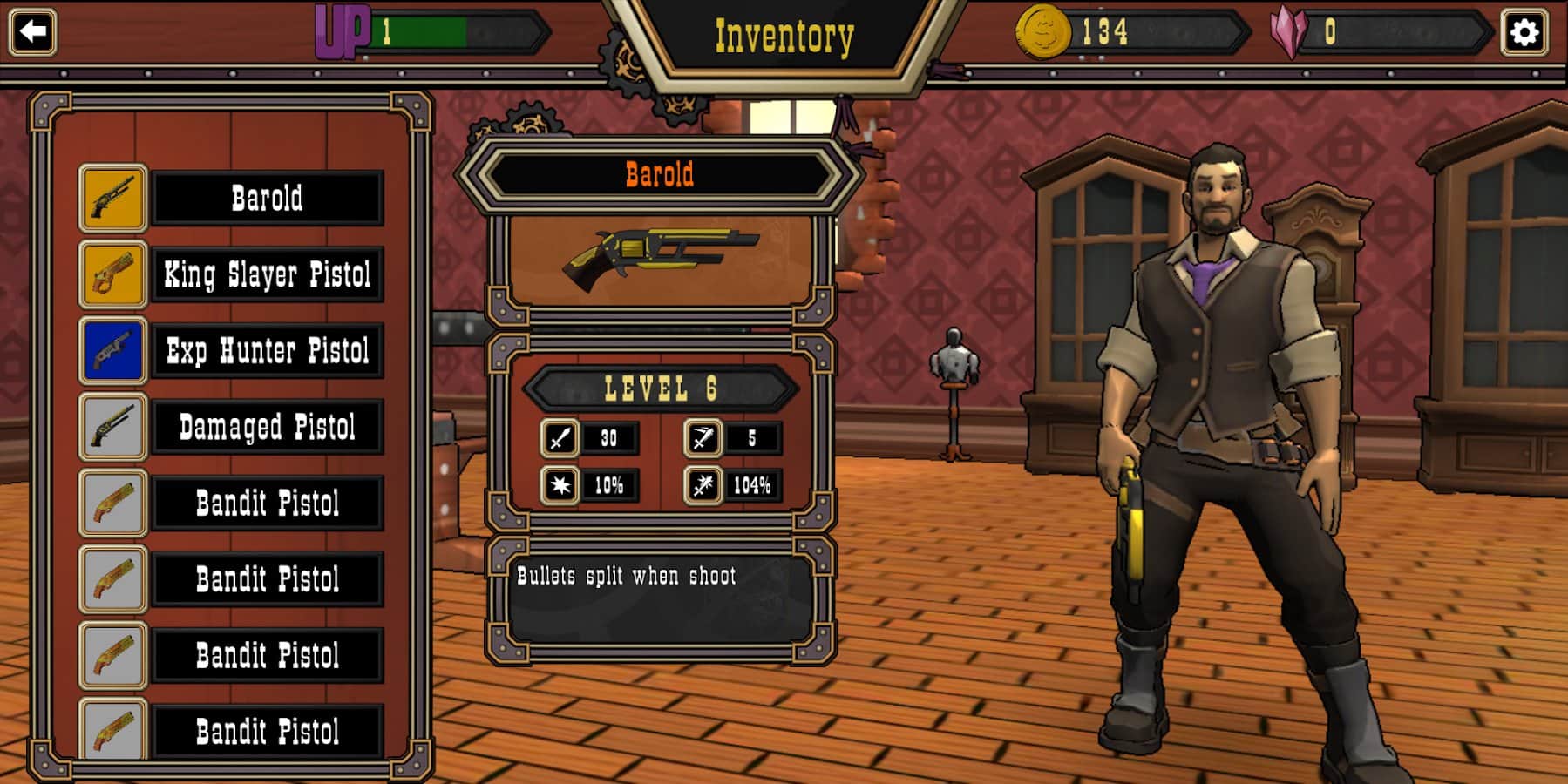Select the Barold weapon entry

267,199
